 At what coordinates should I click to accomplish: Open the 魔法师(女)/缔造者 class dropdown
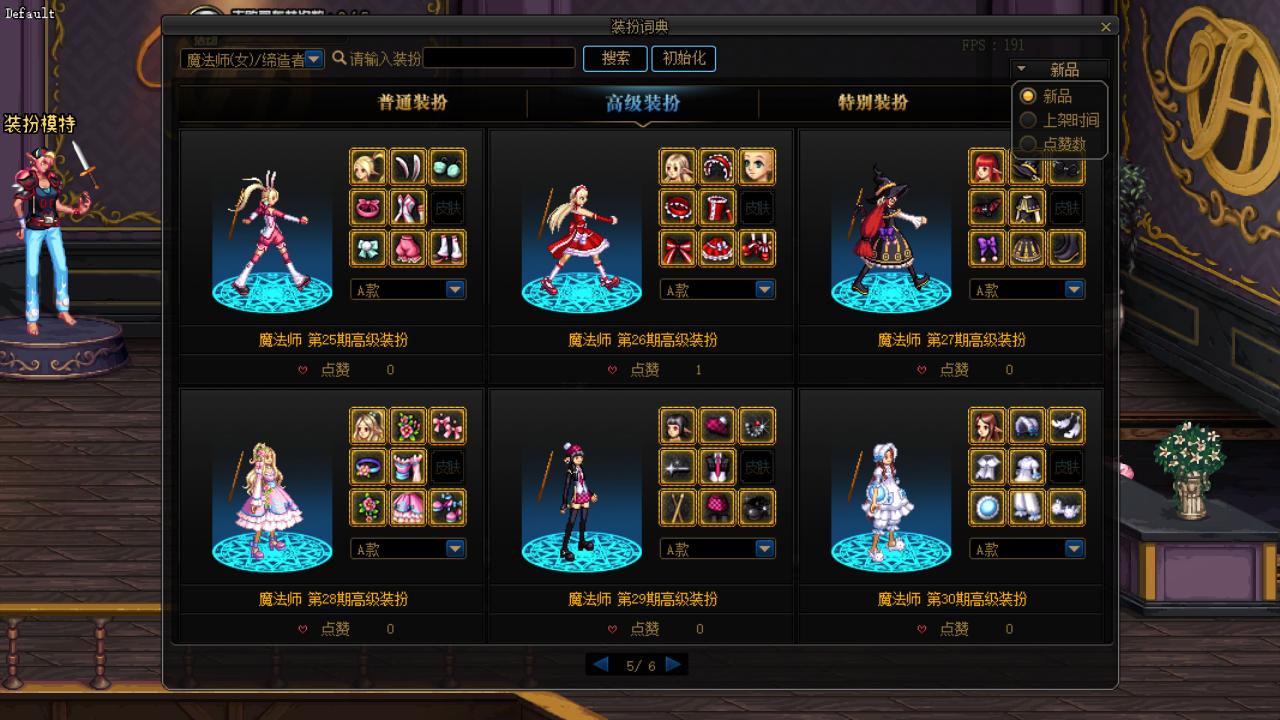click(x=314, y=59)
